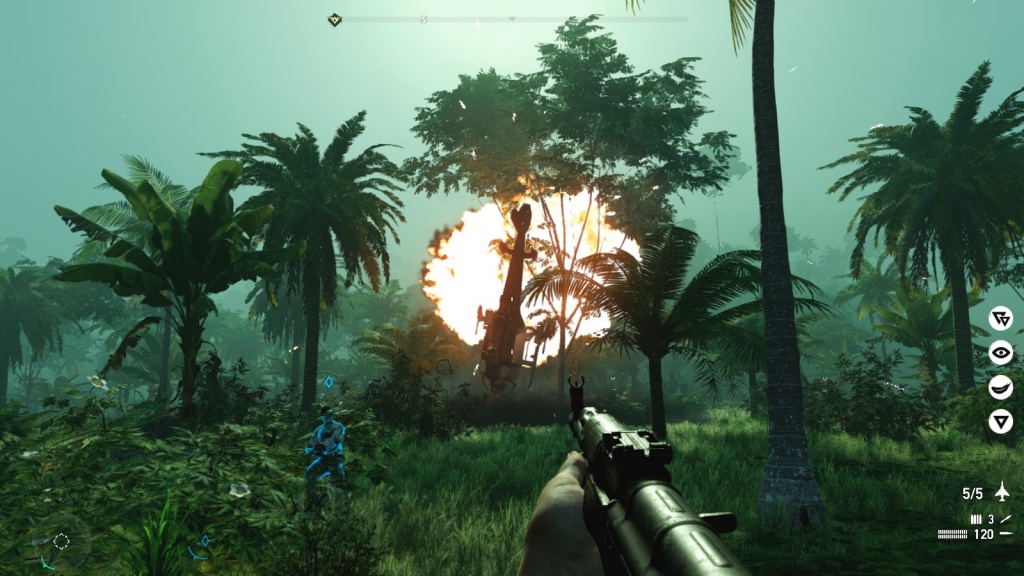The image size is (1024, 576).
Task: Select the double-triangle ability icon
Action: [x=1000, y=318]
